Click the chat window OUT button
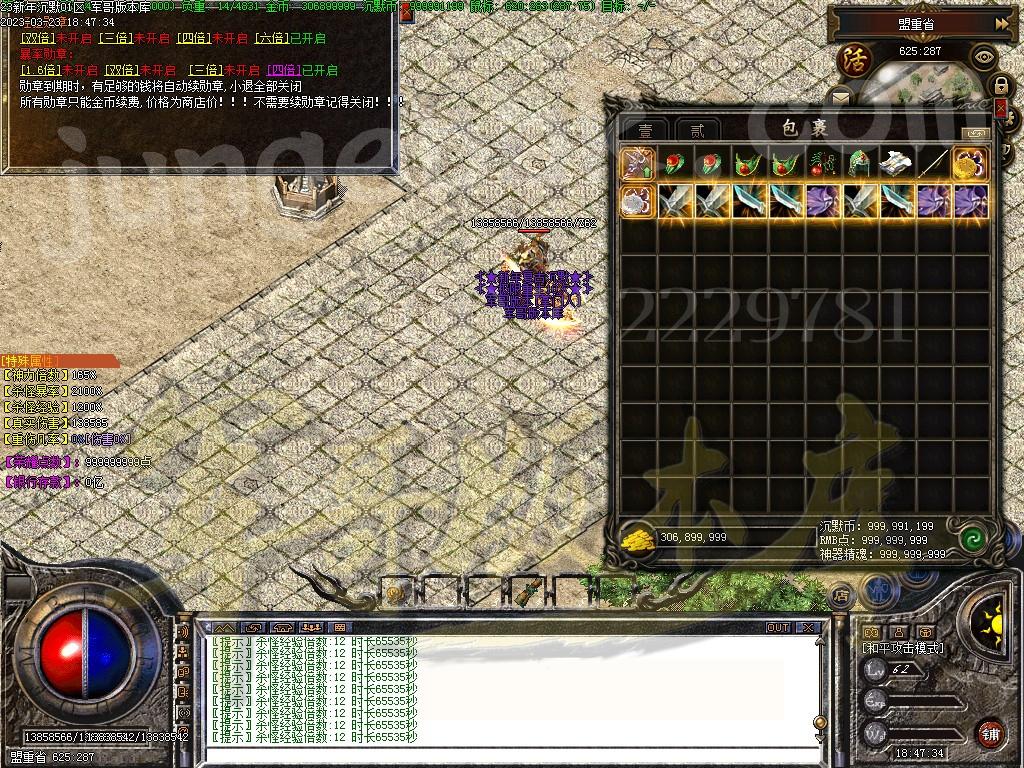This screenshot has height=768, width=1024. point(778,628)
